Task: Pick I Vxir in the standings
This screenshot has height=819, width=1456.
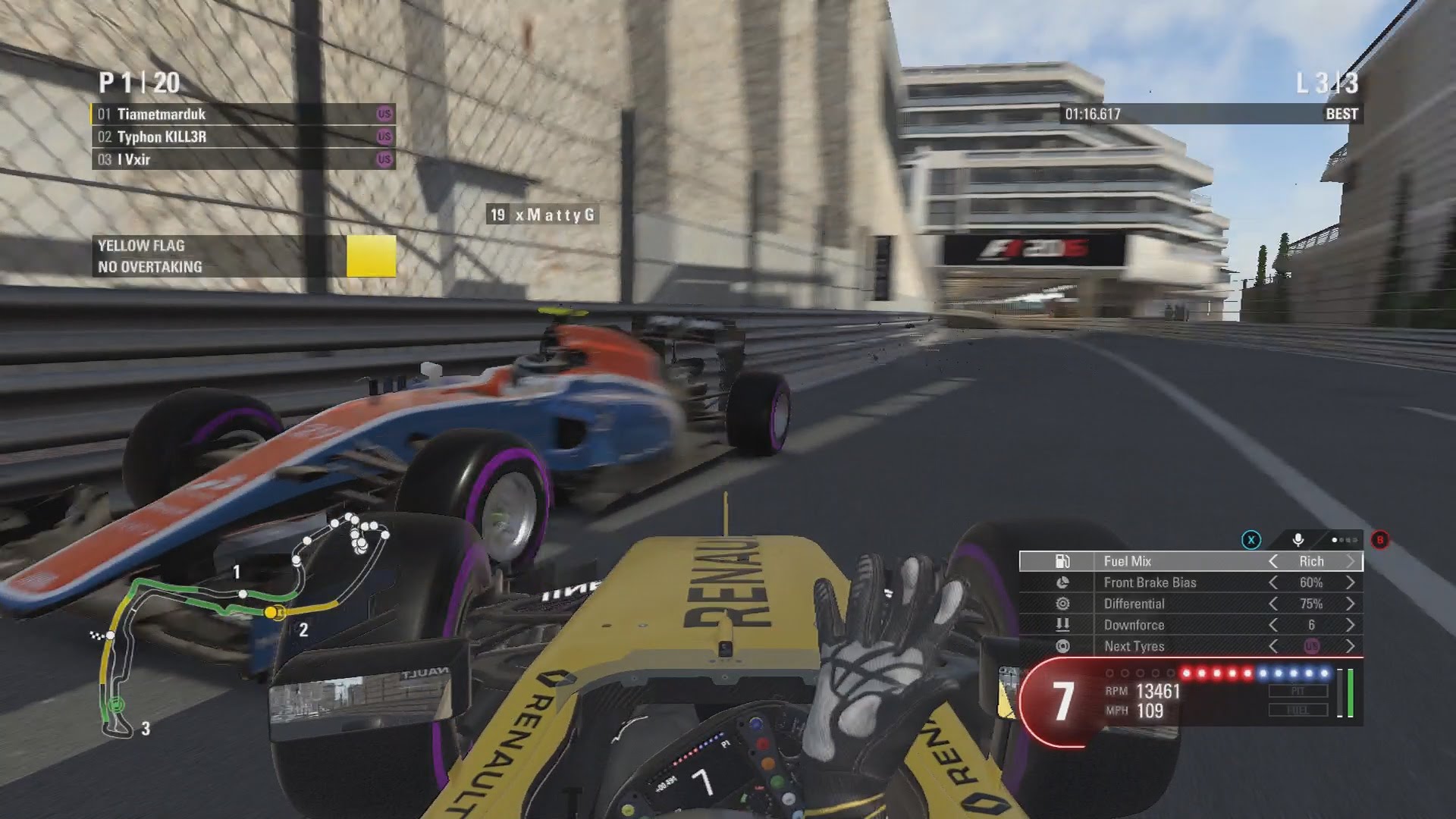Action: click(x=243, y=160)
